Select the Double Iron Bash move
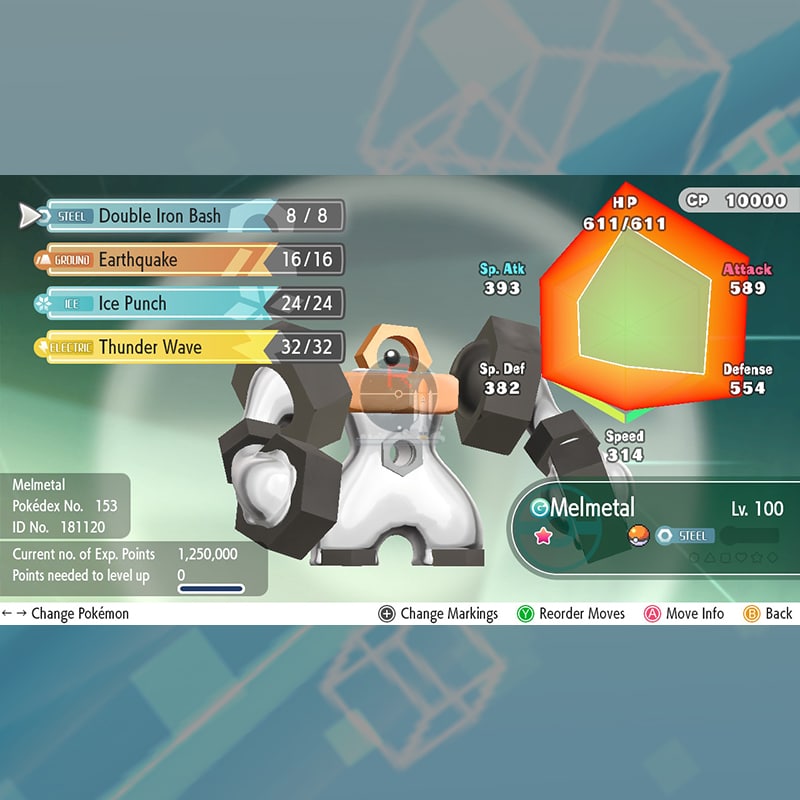The height and width of the screenshot is (800, 800). click(x=160, y=216)
